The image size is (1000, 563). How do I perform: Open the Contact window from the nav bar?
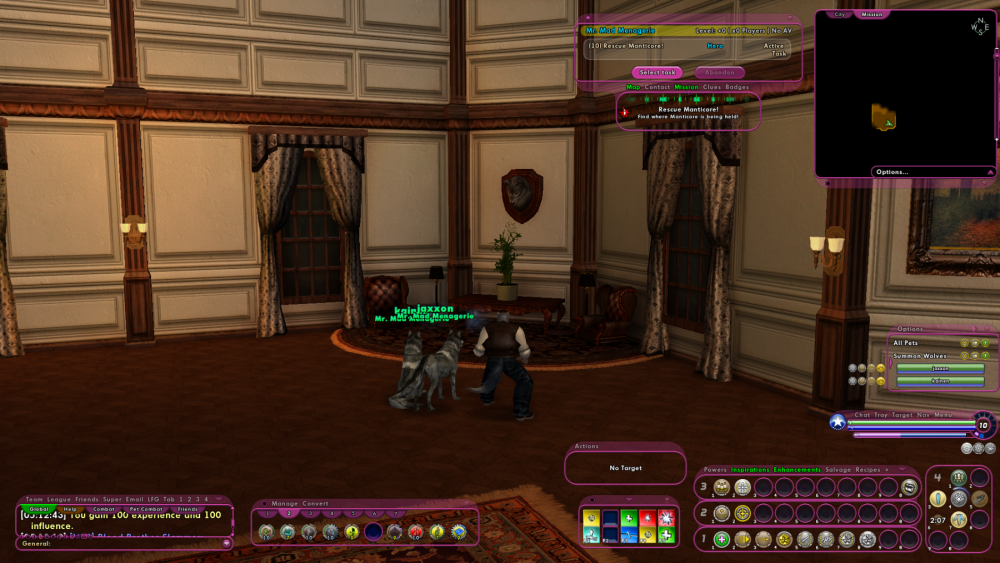[x=658, y=87]
